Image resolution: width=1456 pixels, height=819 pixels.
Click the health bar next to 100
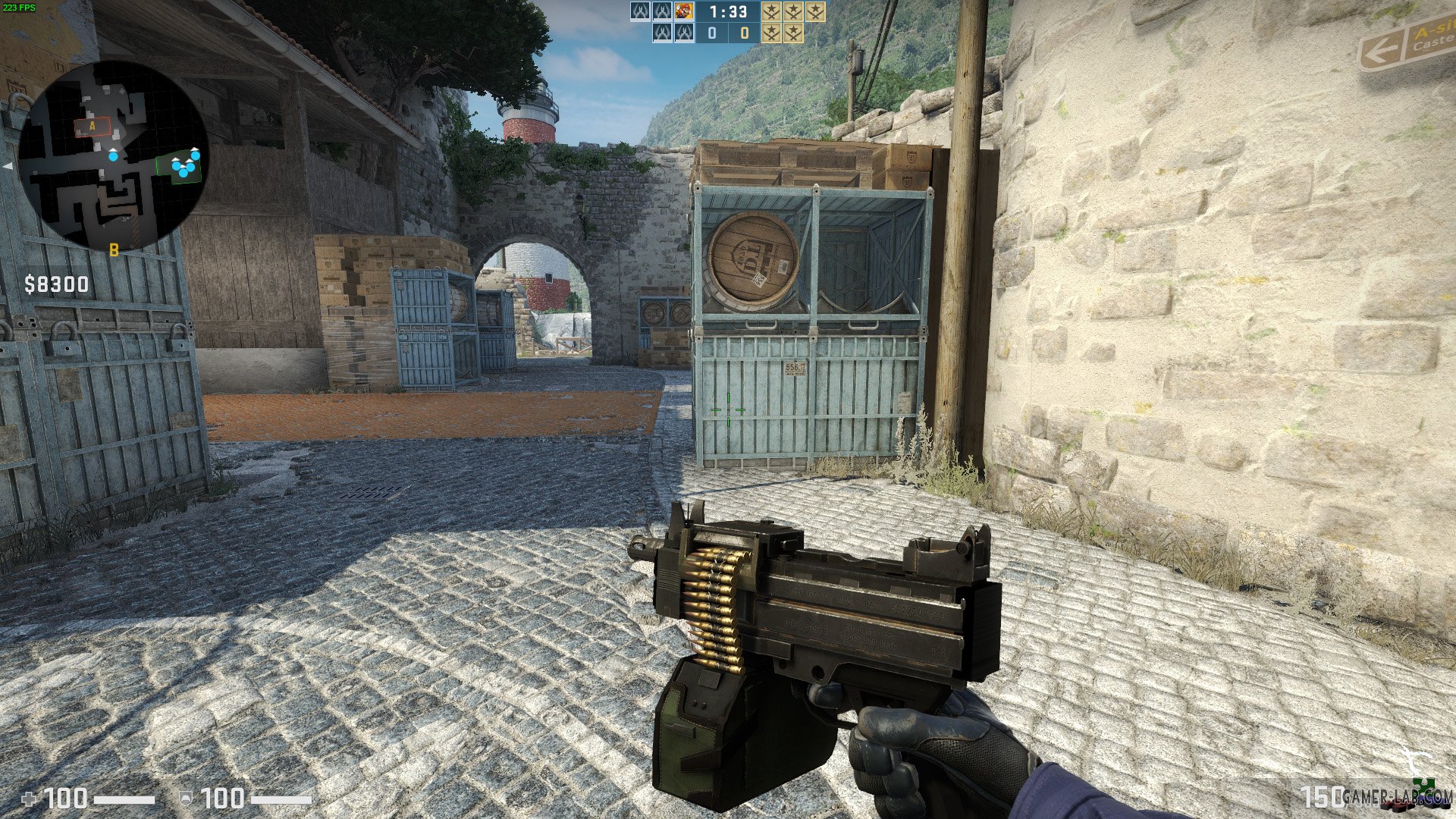pyautogui.click(x=125, y=799)
